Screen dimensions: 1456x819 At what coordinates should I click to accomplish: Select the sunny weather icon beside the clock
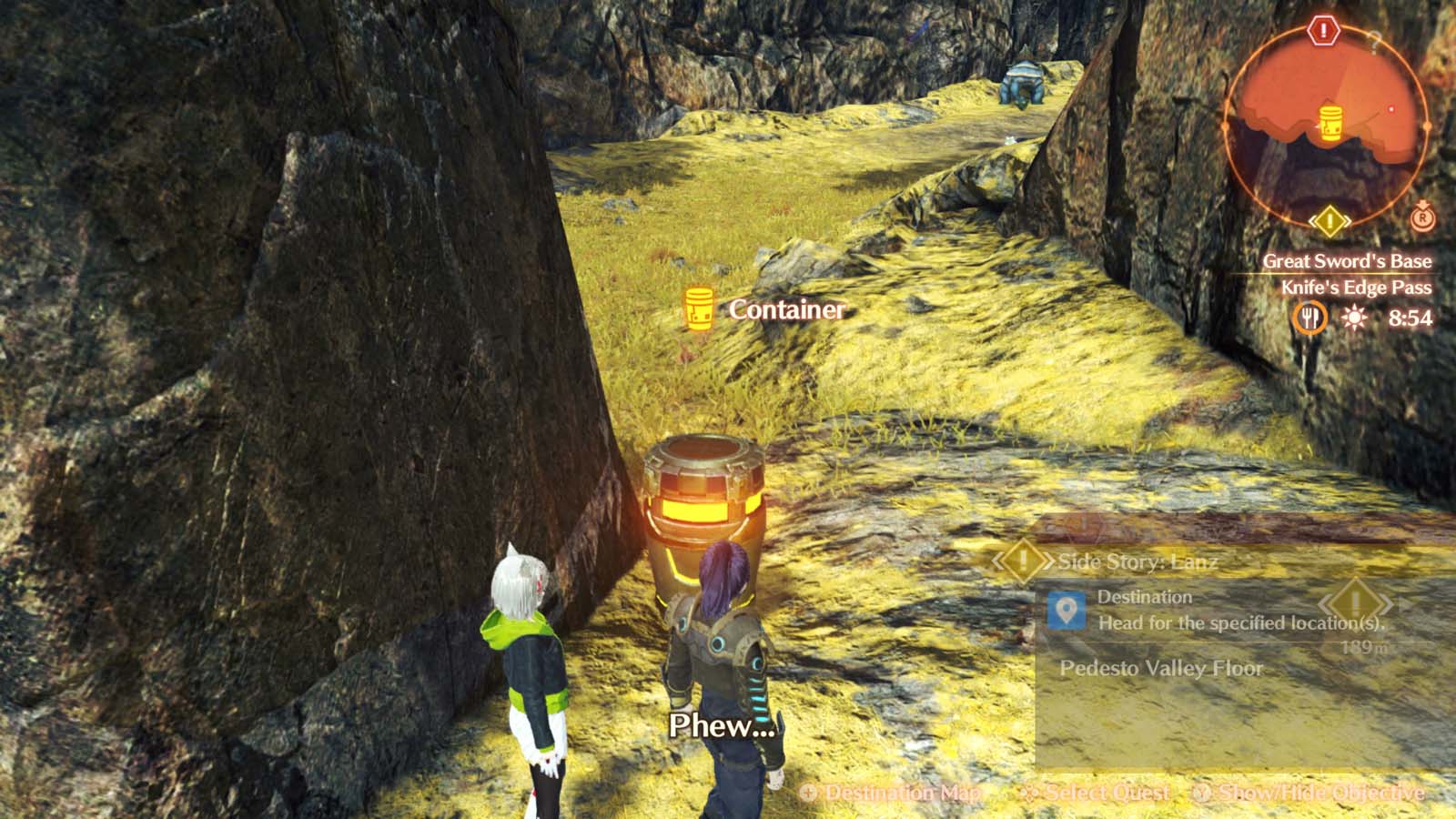(1355, 317)
